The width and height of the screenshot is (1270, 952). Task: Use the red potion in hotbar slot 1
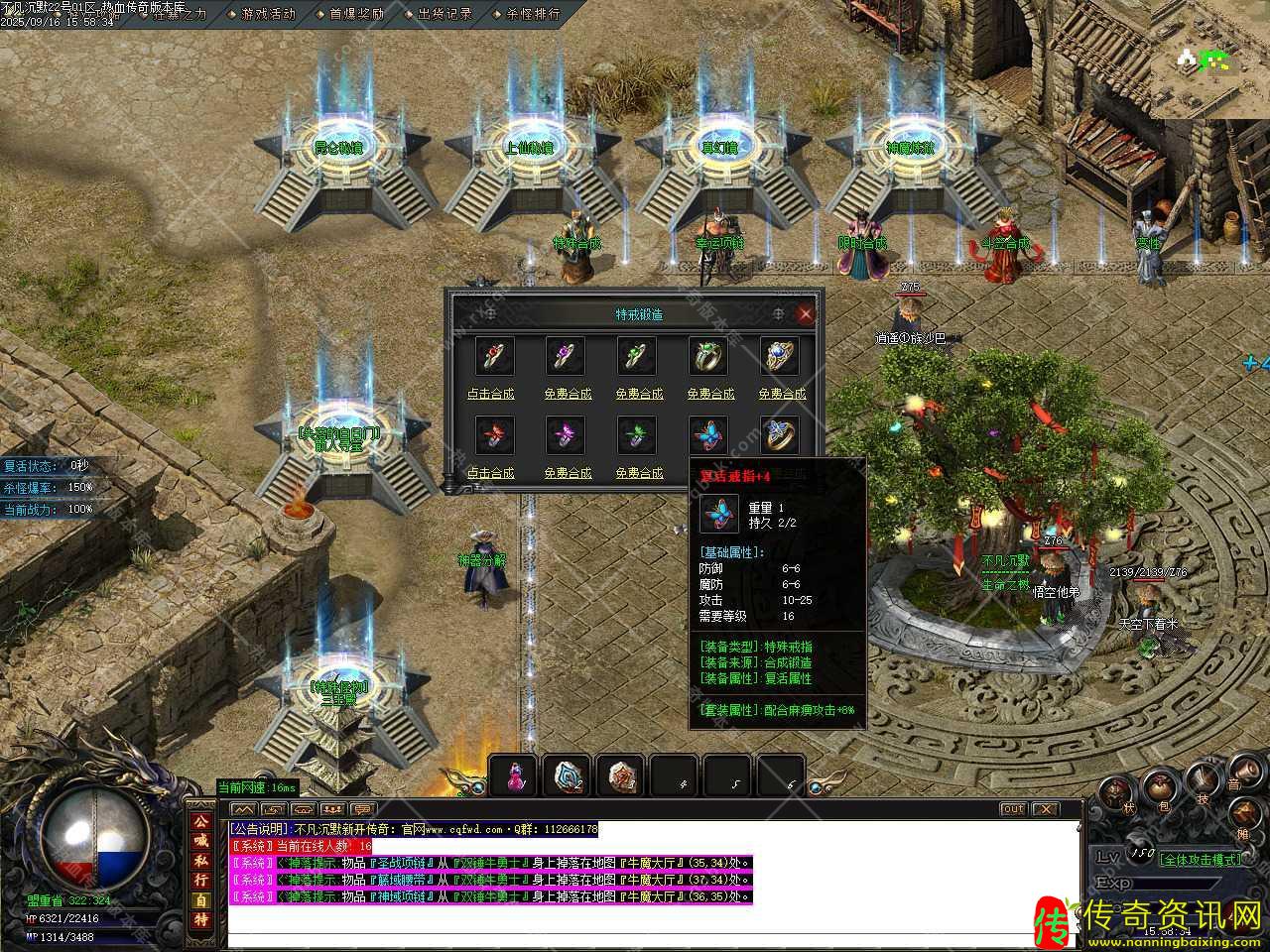(x=515, y=775)
